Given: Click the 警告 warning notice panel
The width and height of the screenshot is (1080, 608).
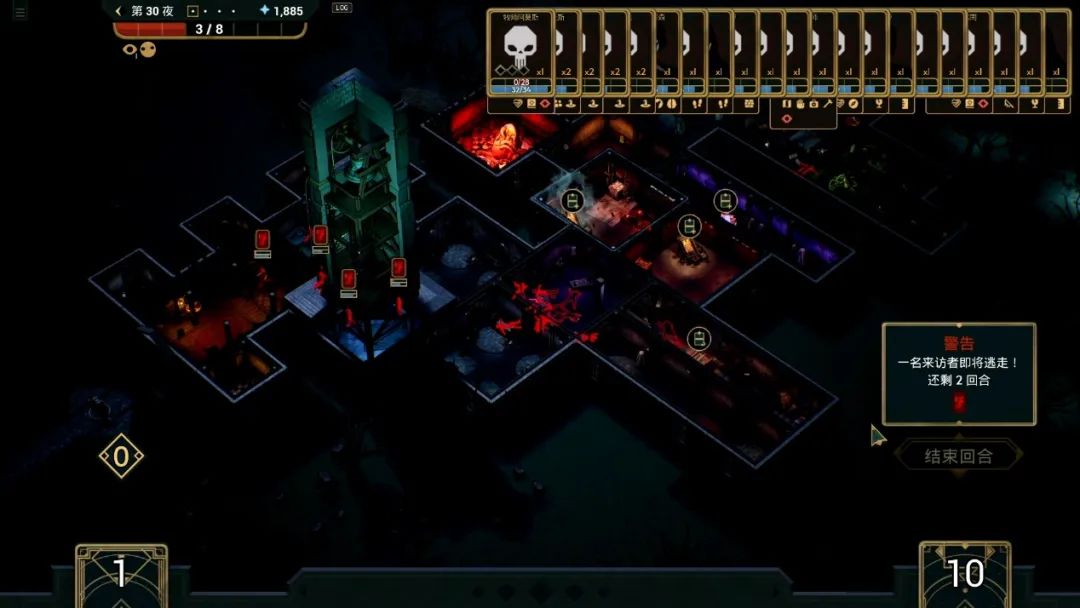Looking at the screenshot, I should point(958,374).
